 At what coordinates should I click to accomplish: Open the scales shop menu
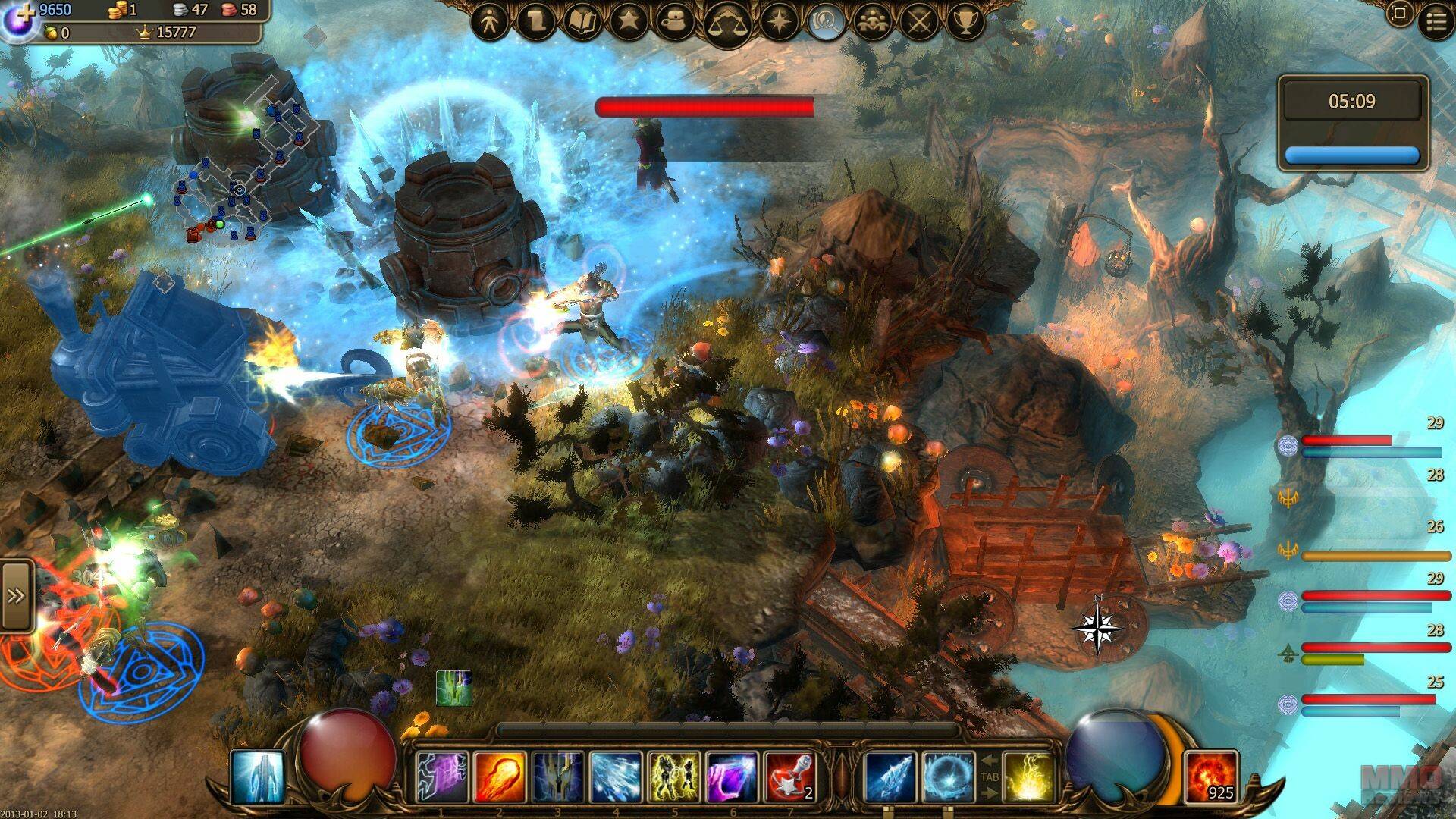[726, 25]
